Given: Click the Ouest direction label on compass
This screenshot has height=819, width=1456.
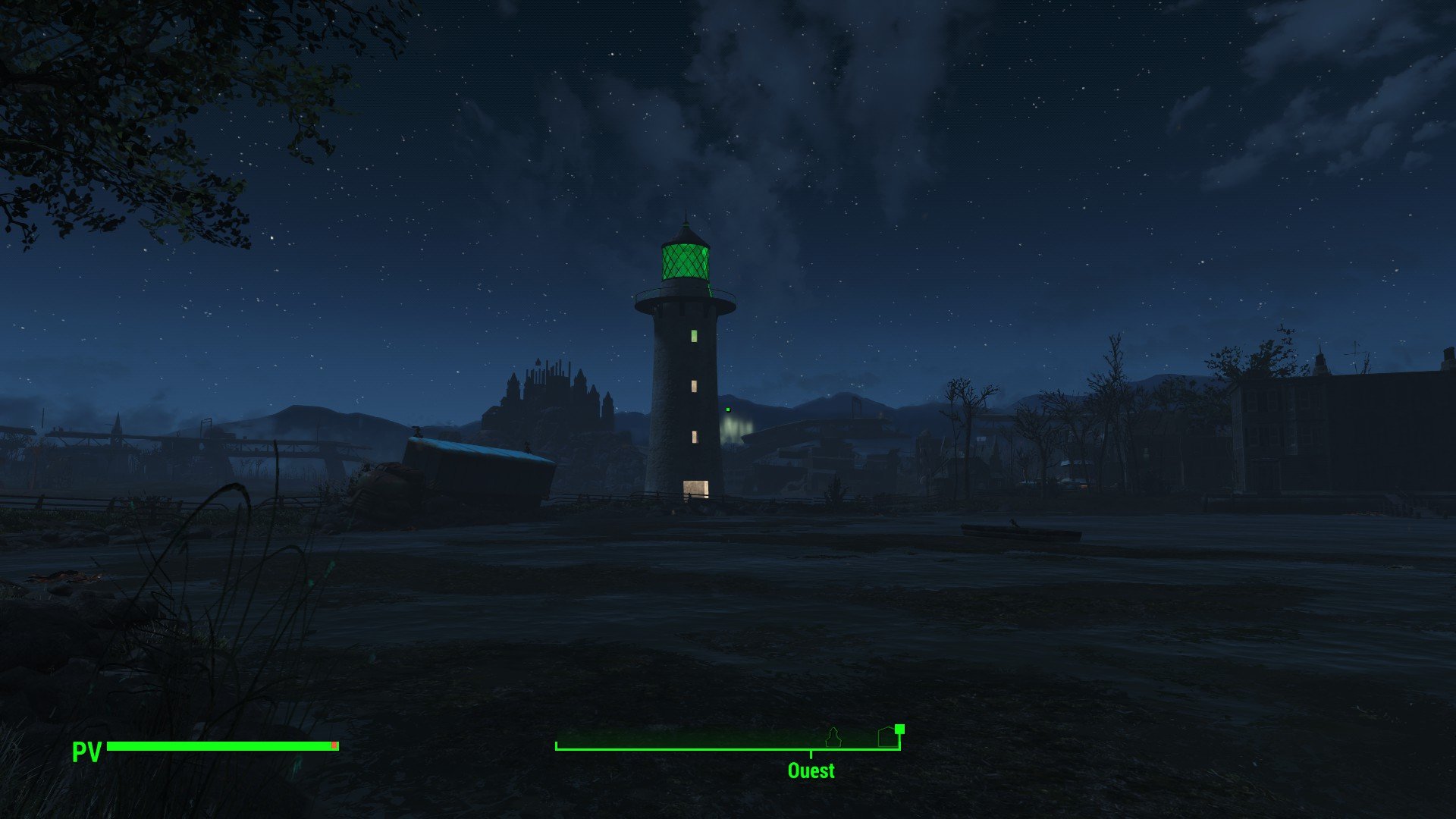Looking at the screenshot, I should click(x=811, y=770).
